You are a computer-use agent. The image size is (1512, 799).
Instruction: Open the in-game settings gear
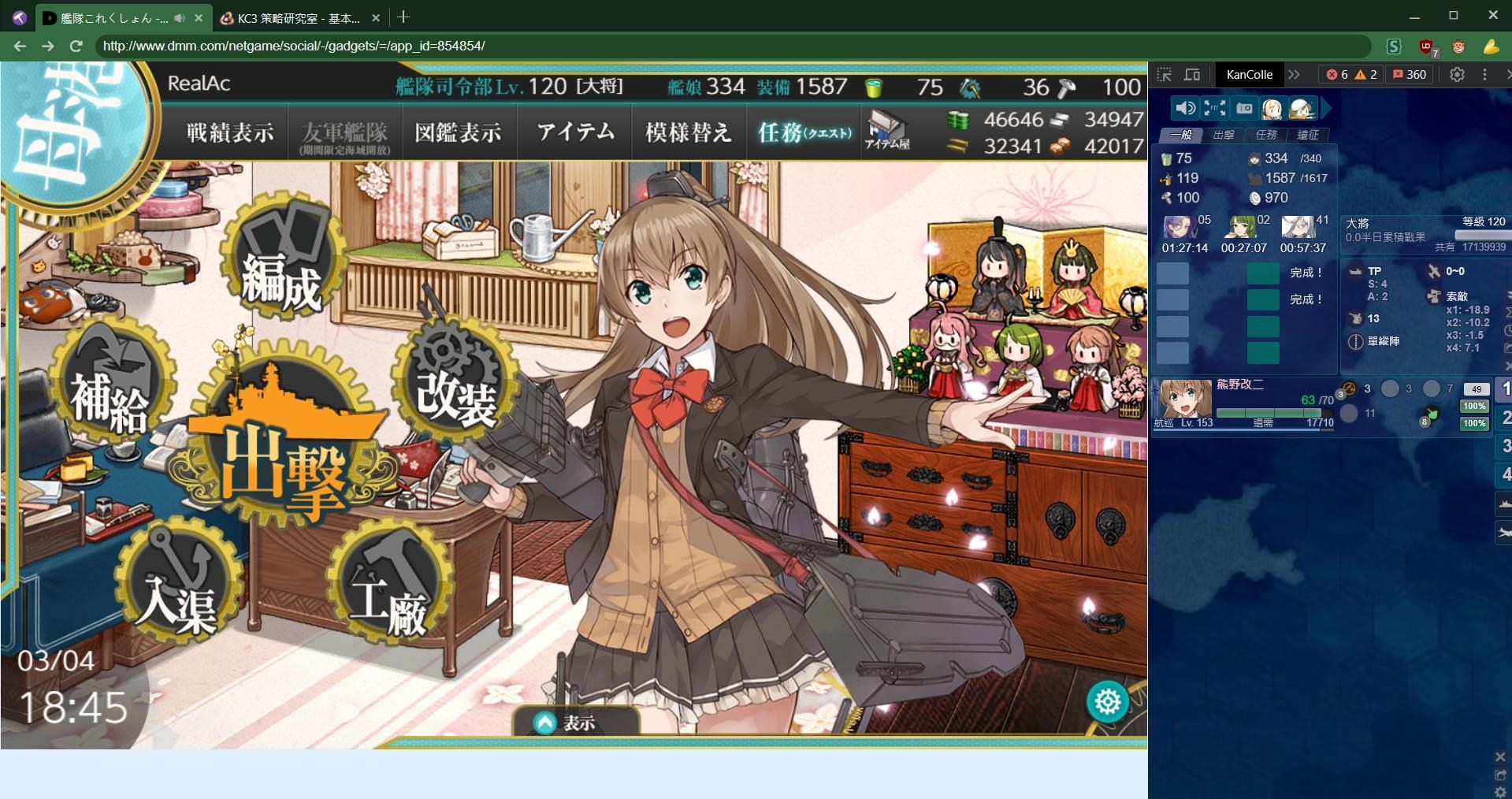click(1107, 701)
